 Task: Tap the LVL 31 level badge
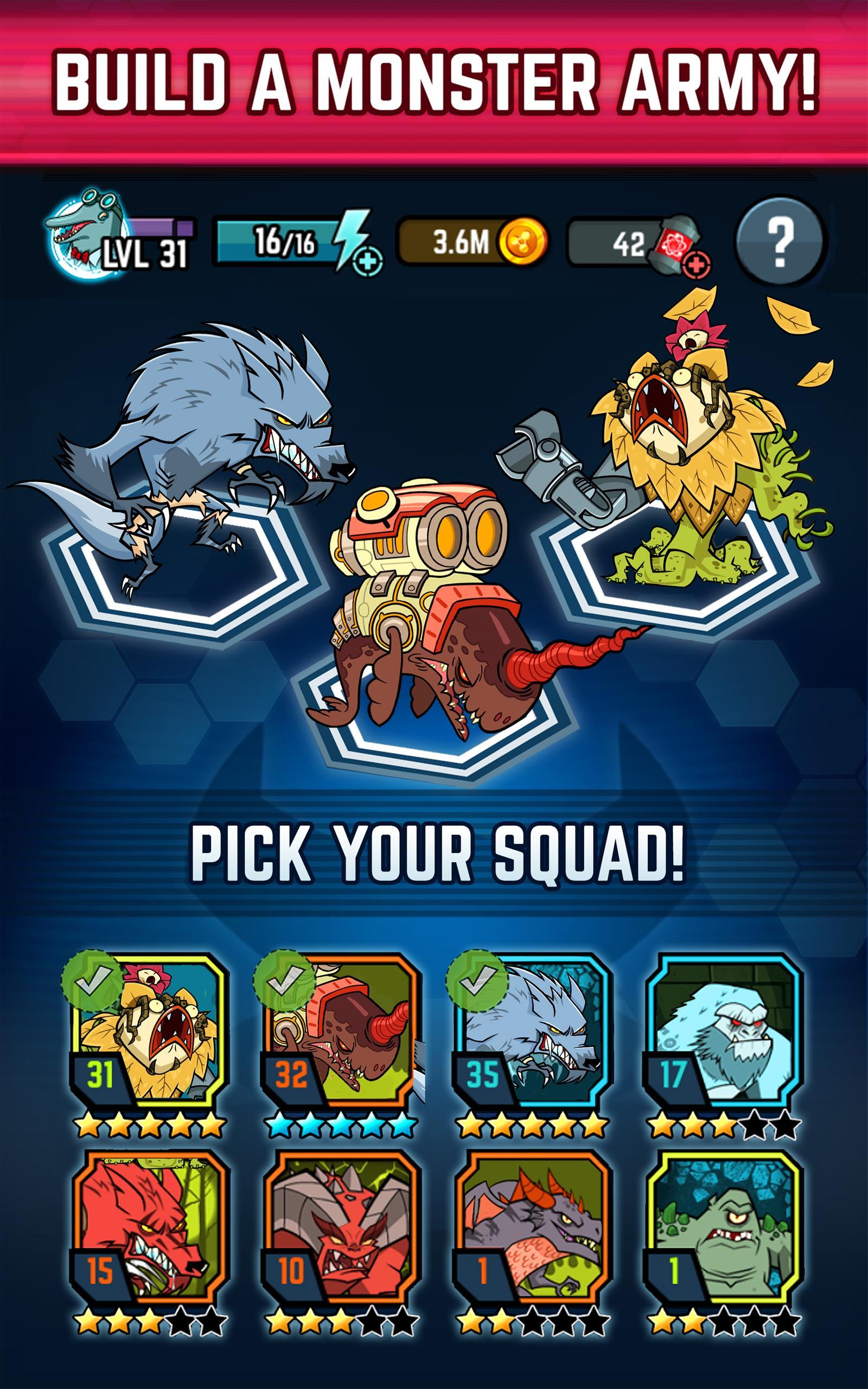[144, 254]
